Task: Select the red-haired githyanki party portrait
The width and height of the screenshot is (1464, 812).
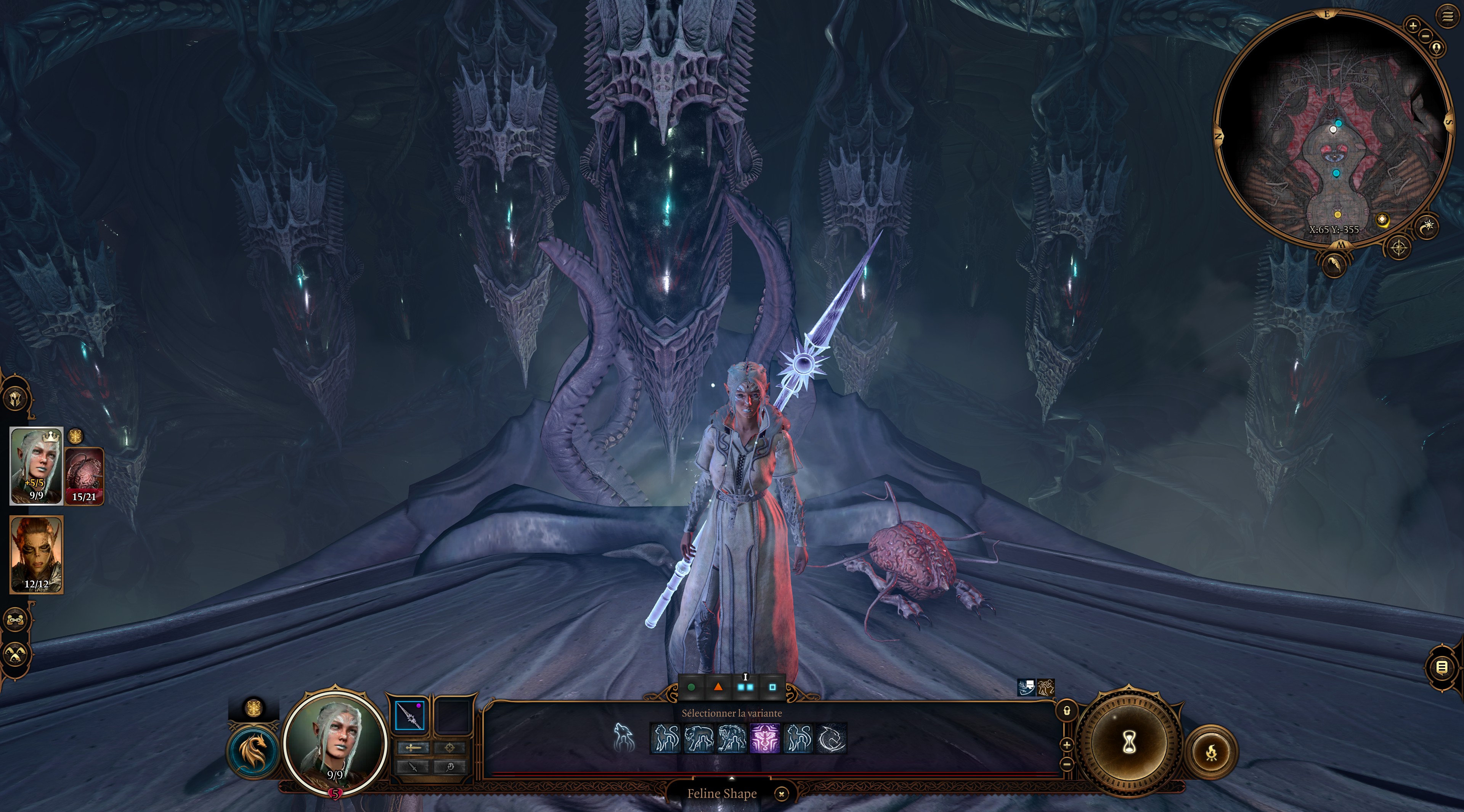Action: coord(36,555)
